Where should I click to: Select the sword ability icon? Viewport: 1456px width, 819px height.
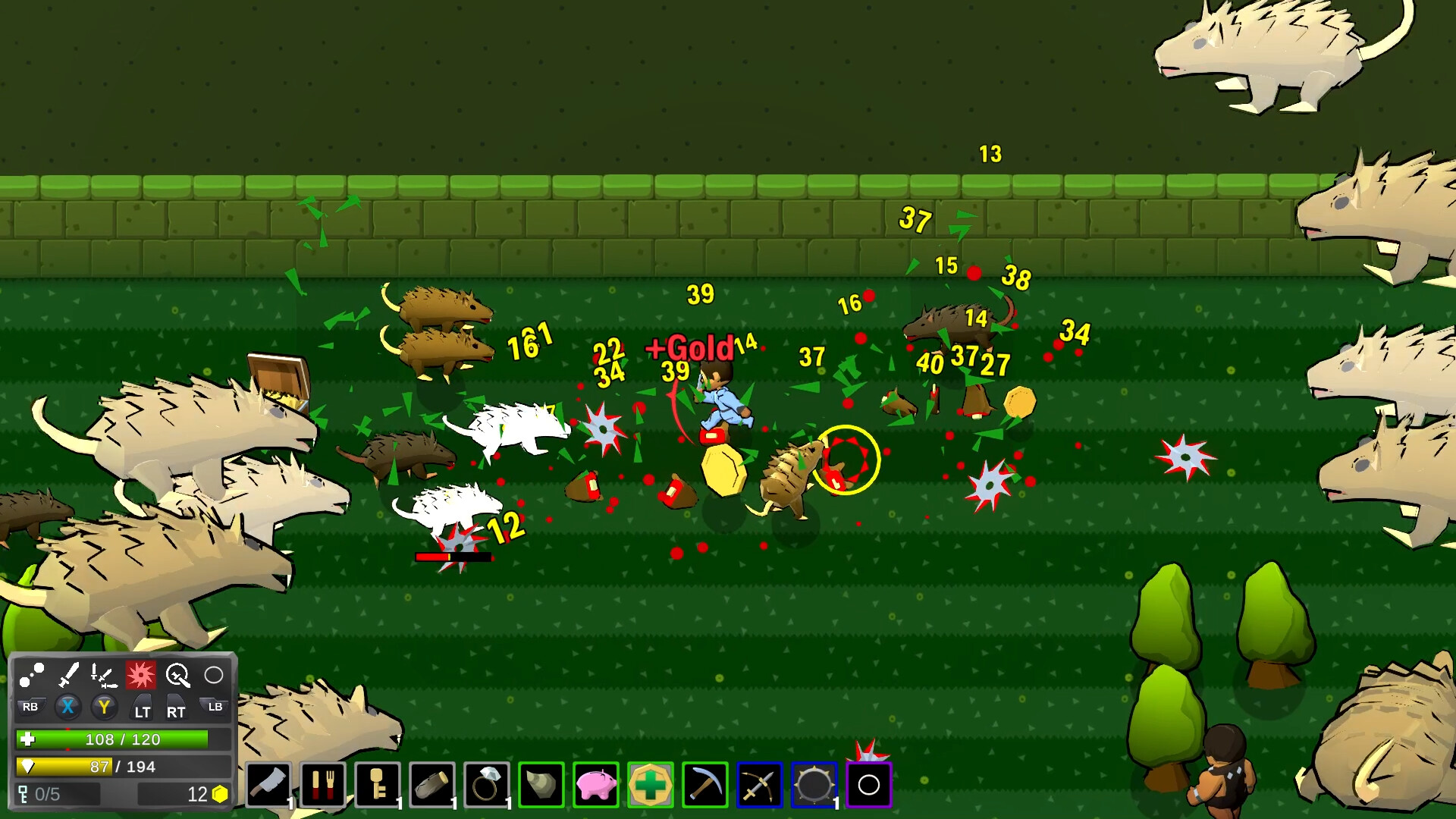(70, 675)
